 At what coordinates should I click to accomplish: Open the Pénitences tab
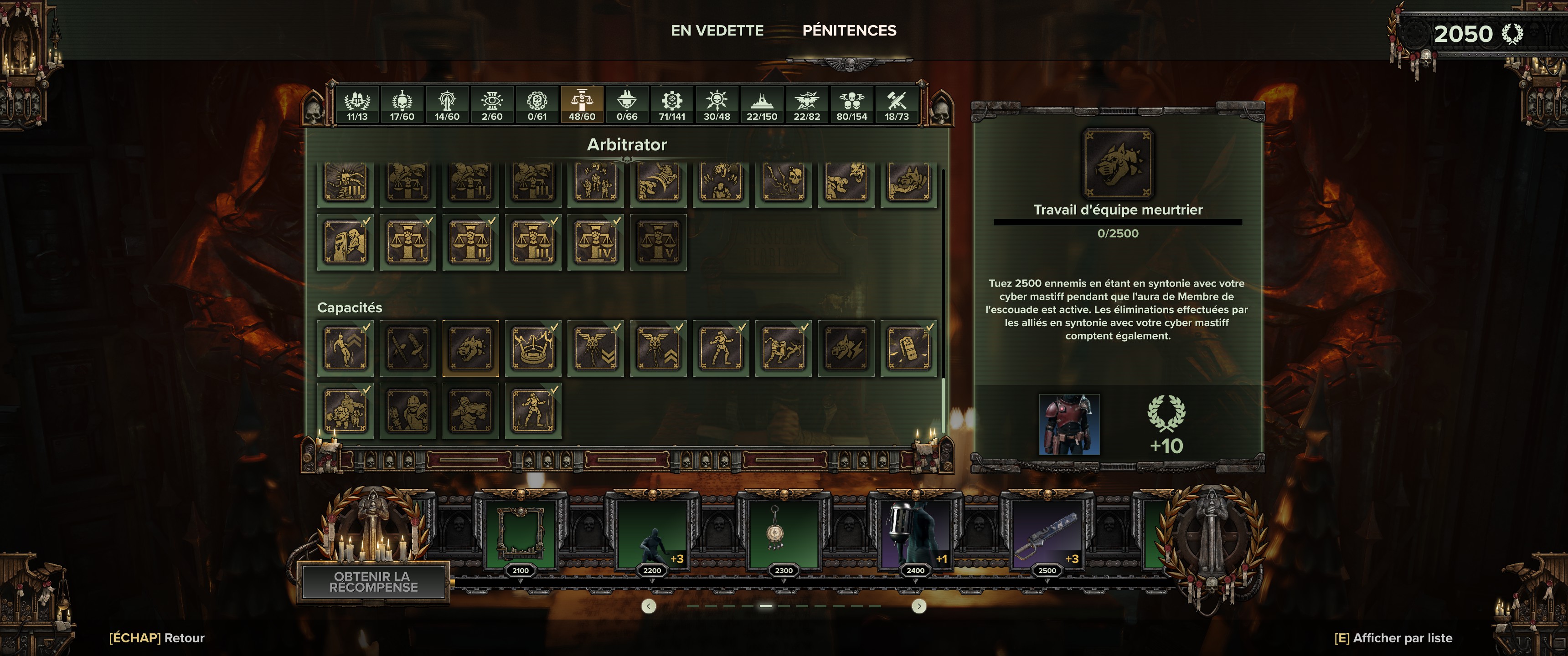pyautogui.click(x=849, y=31)
